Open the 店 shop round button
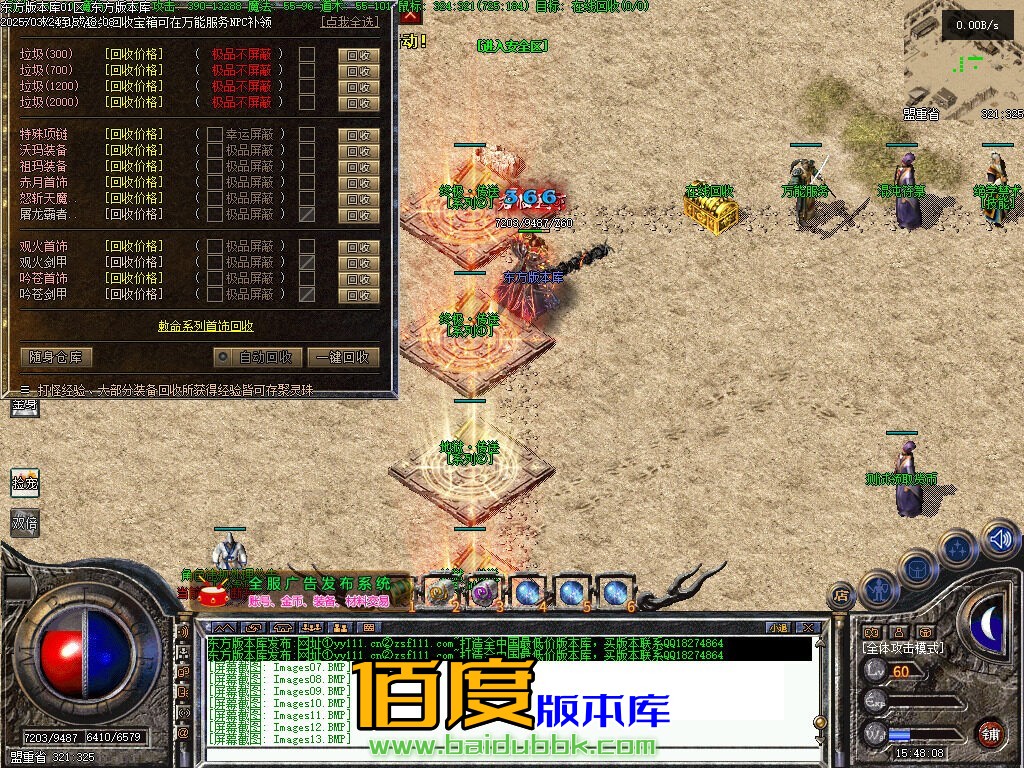The width and height of the screenshot is (1024, 768). [x=842, y=595]
